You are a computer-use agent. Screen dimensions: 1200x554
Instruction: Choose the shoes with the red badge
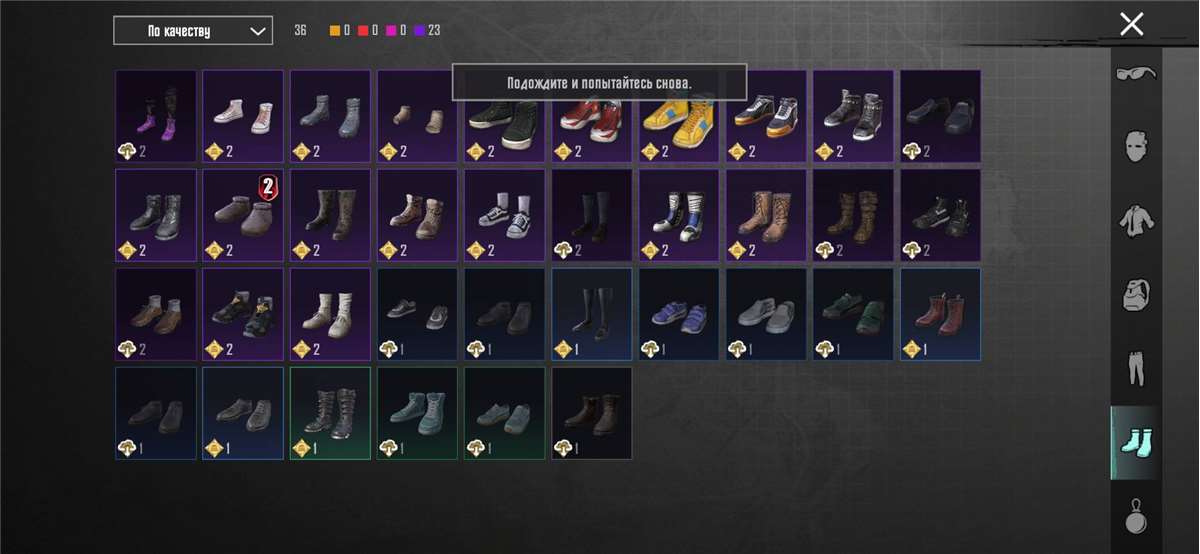click(243, 215)
